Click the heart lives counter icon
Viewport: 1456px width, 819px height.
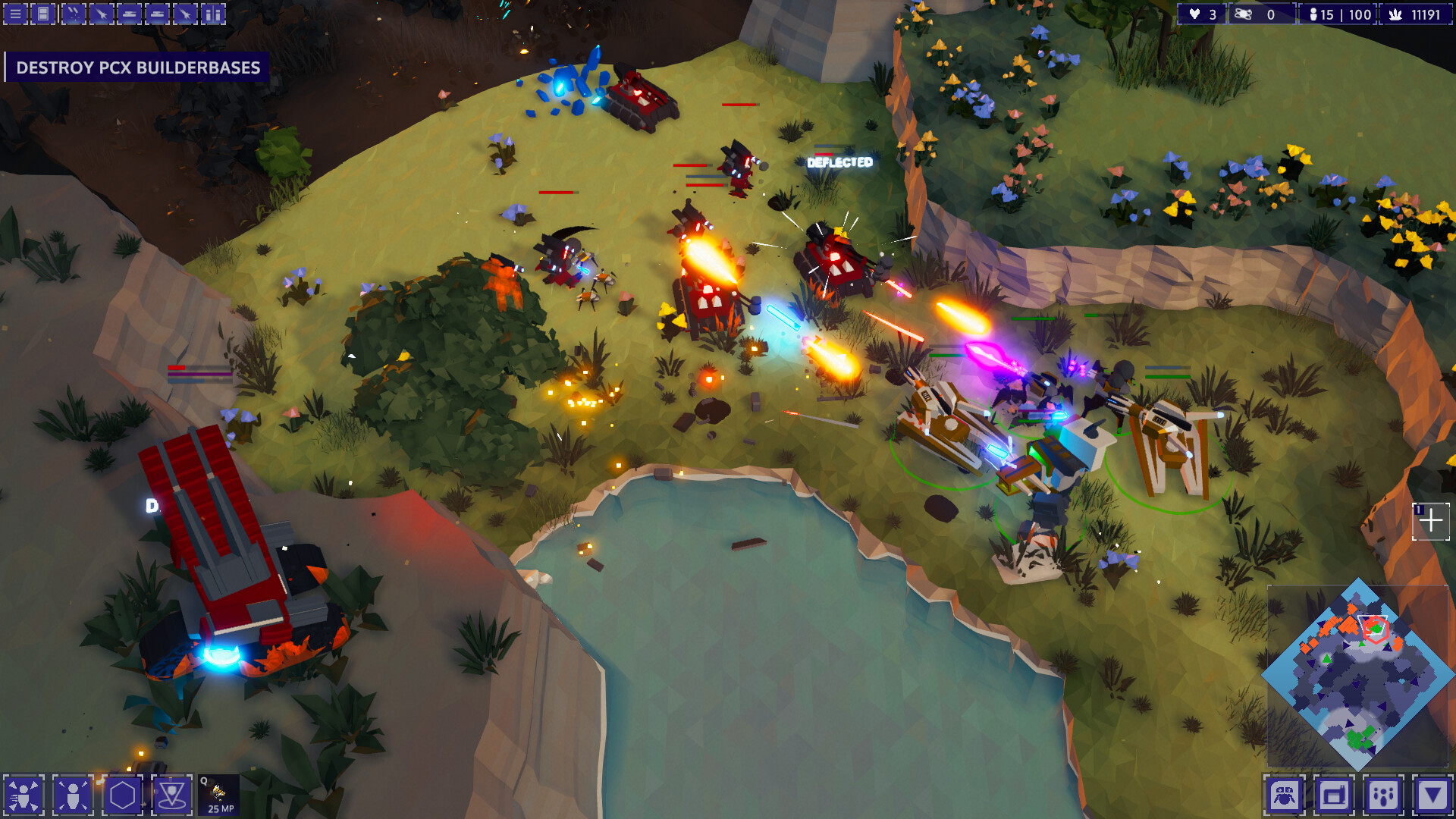pos(1195,14)
